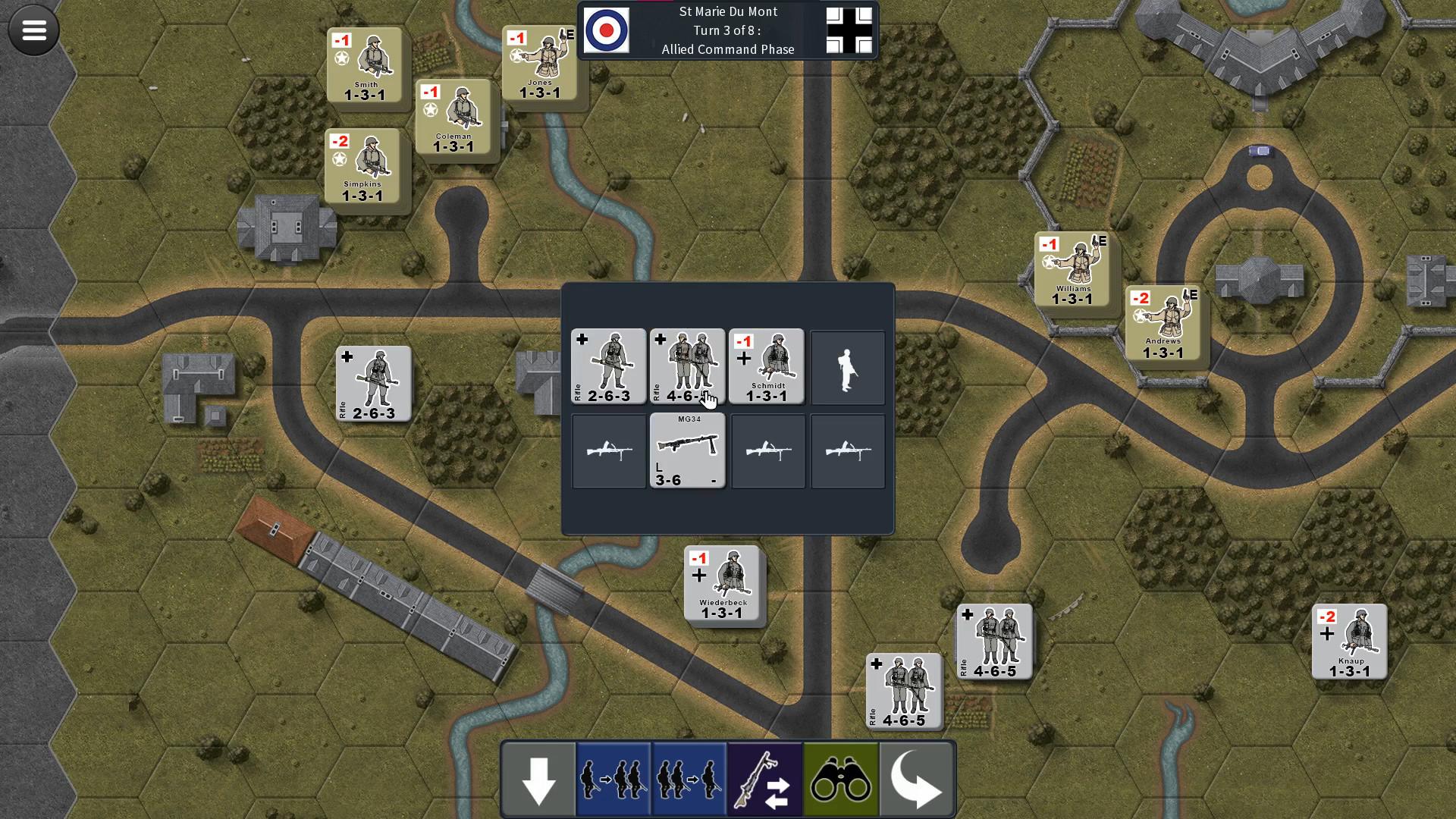Select the combine squads toolbar icon

[x=689, y=778]
